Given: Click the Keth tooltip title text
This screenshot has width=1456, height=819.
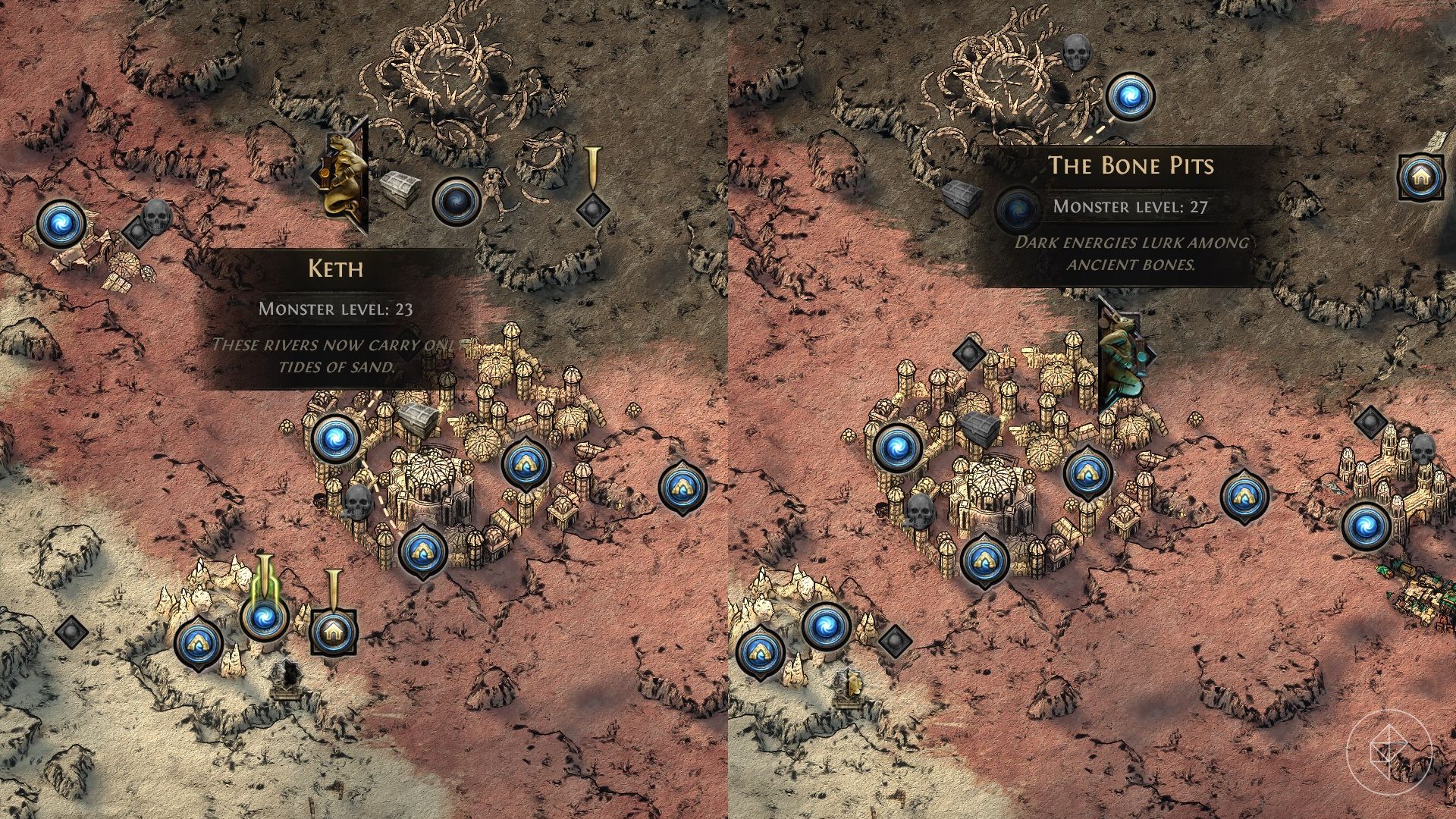Looking at the screenshot, I should [337, 268].
